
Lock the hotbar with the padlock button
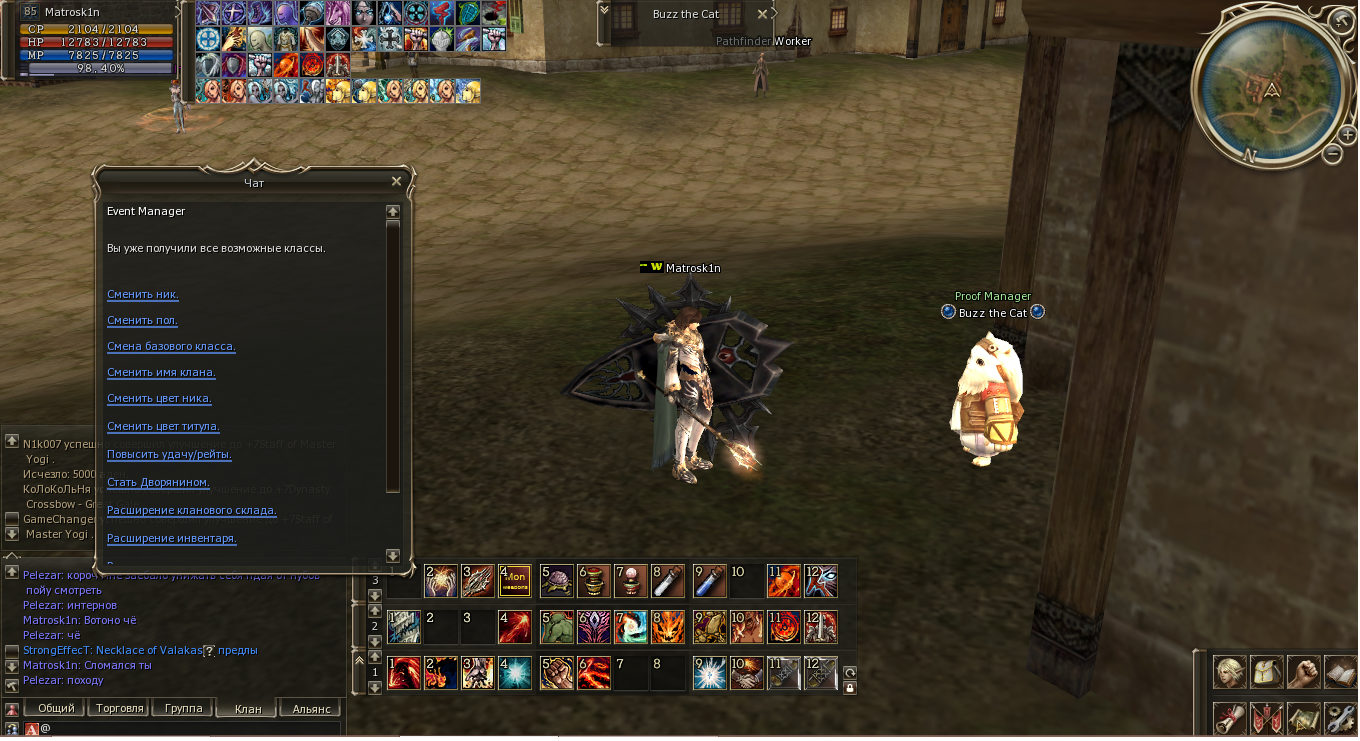850,688
